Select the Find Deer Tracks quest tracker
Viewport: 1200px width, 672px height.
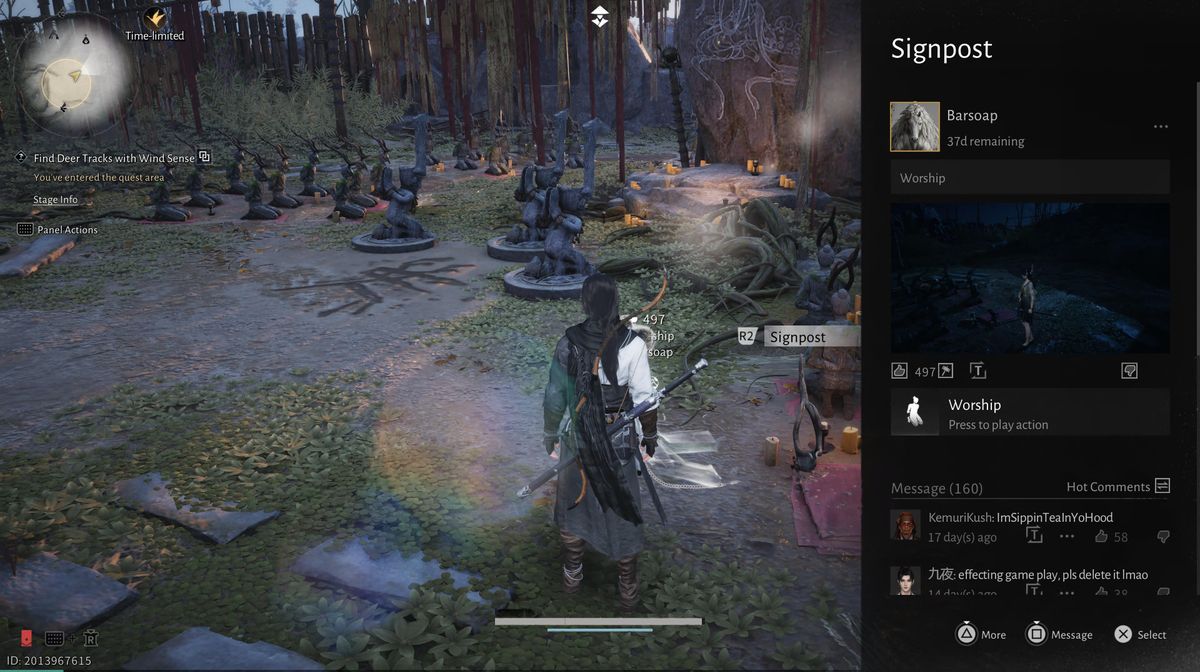[x=112, y=158]
